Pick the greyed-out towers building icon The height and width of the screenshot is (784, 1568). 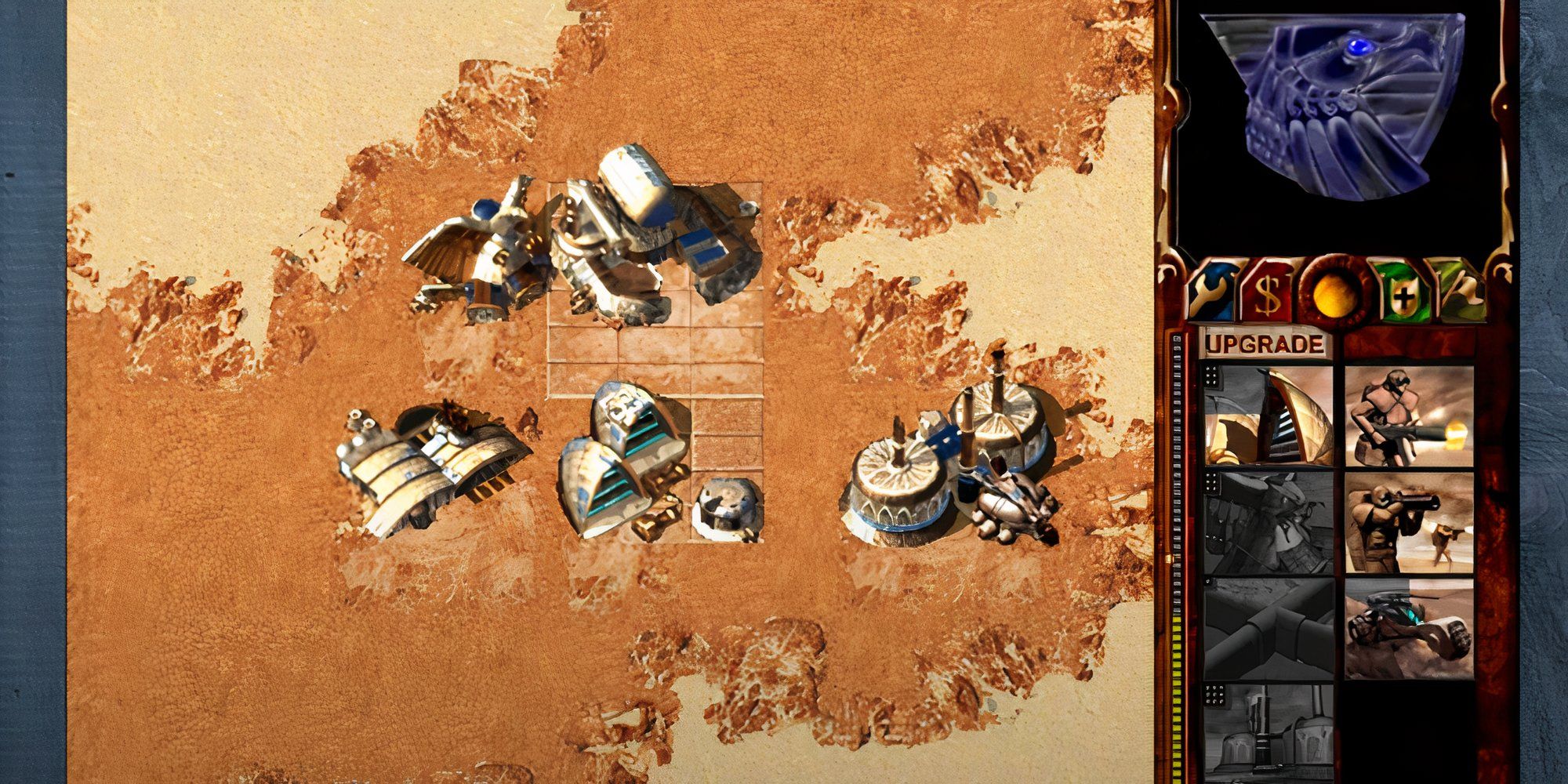1268,730
